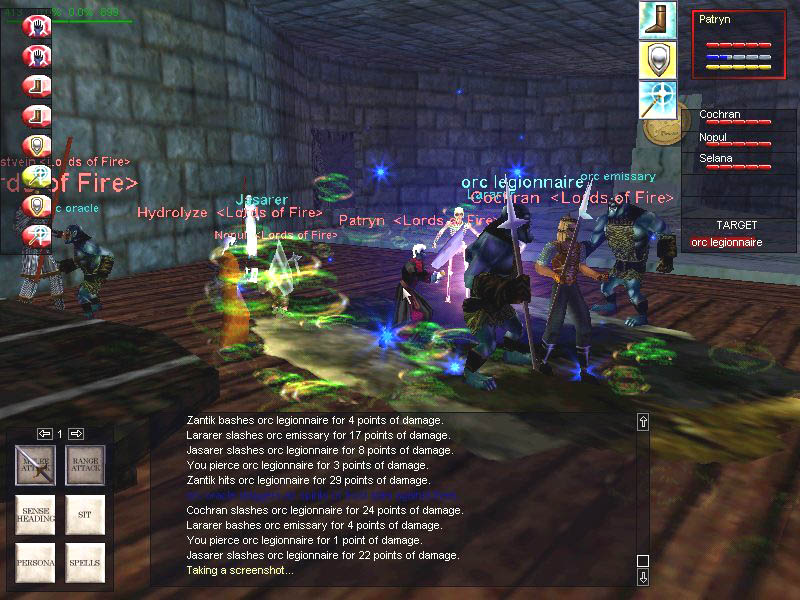The width and height of the screenshot is (800, 600).
Task: Open the Spells book button
Action: [86, 563]
